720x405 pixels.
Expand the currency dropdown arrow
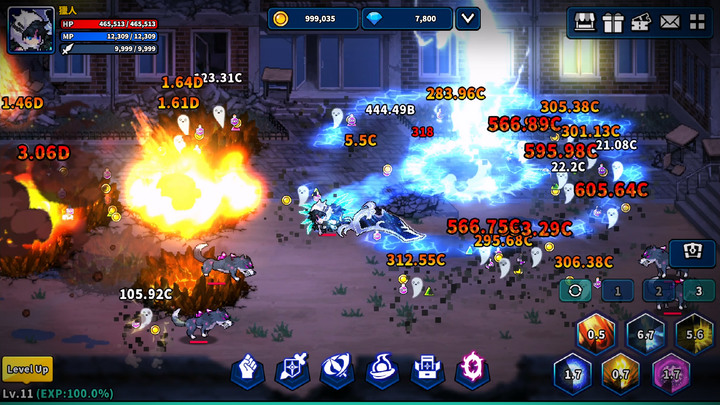[467, 18]
